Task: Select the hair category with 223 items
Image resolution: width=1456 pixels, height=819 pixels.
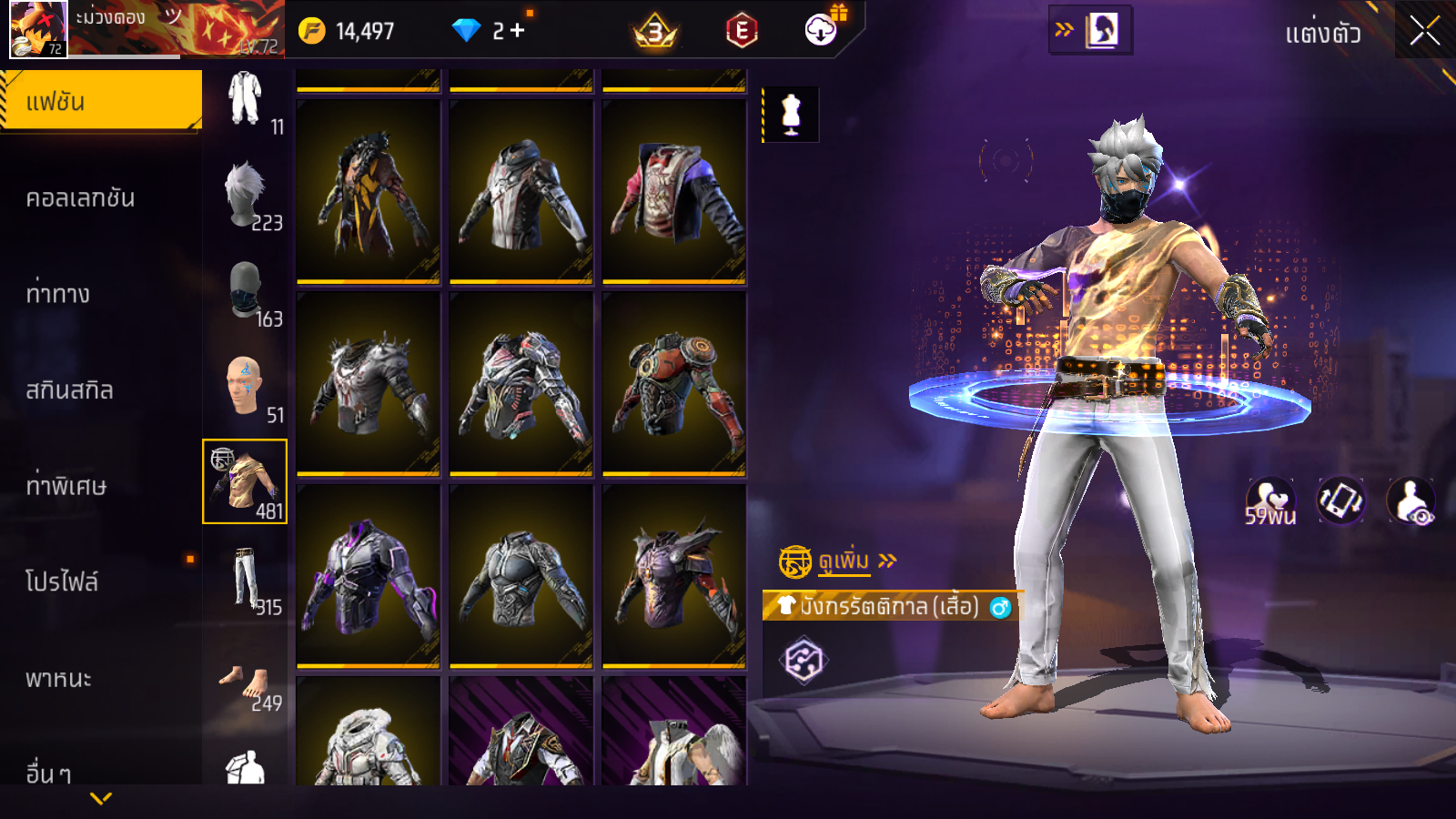Action: pos(245,196)
